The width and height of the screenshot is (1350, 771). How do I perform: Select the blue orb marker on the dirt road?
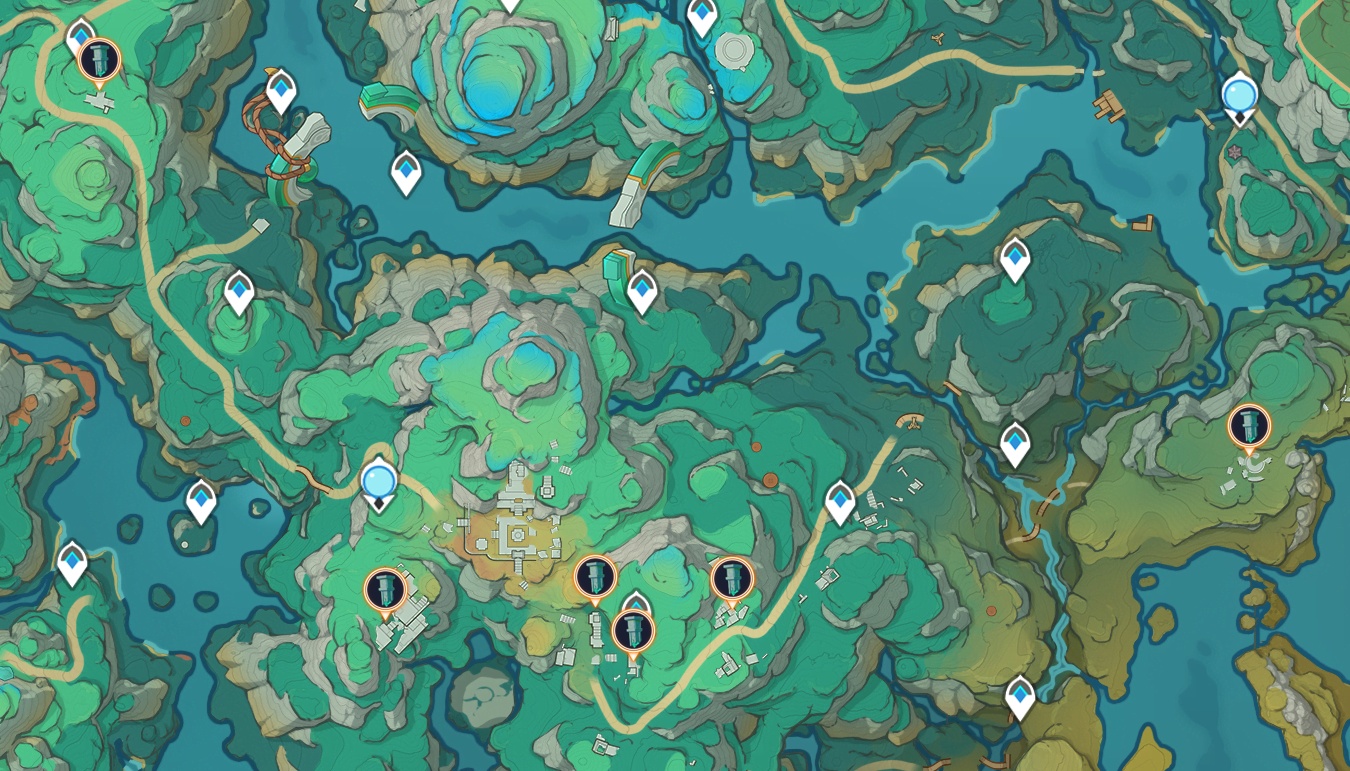click(379, 482)
